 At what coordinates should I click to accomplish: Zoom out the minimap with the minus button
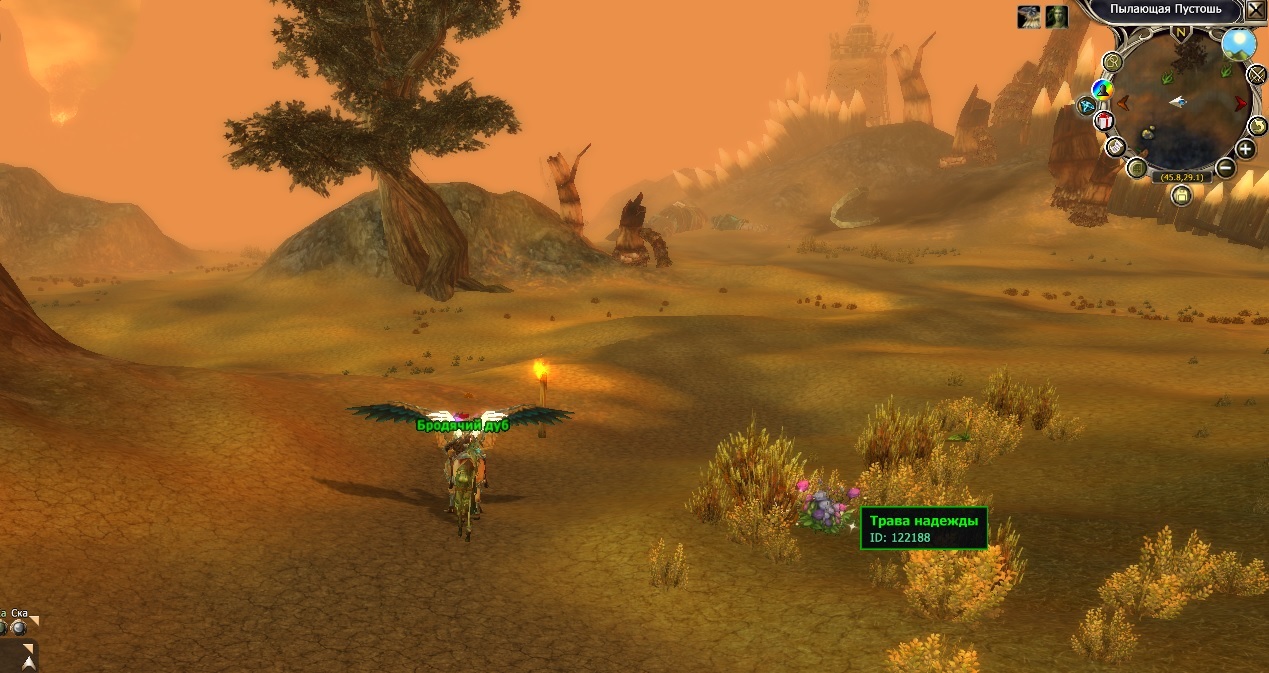tap(1226, 167)
